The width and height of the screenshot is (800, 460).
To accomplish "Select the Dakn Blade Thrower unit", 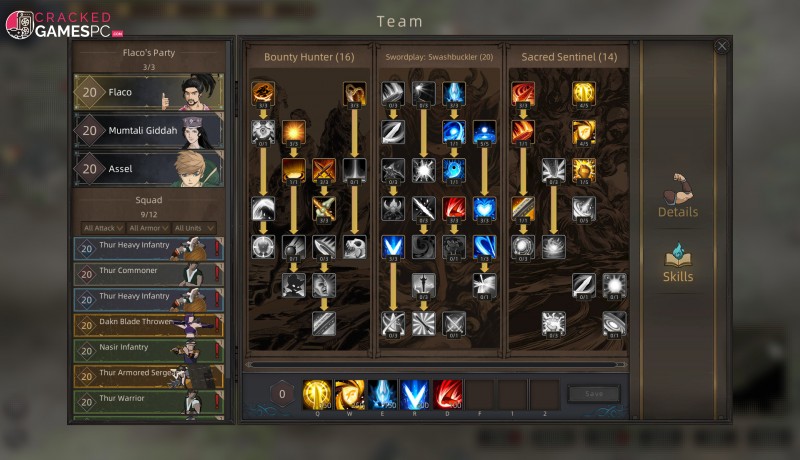I will [148, 325].
